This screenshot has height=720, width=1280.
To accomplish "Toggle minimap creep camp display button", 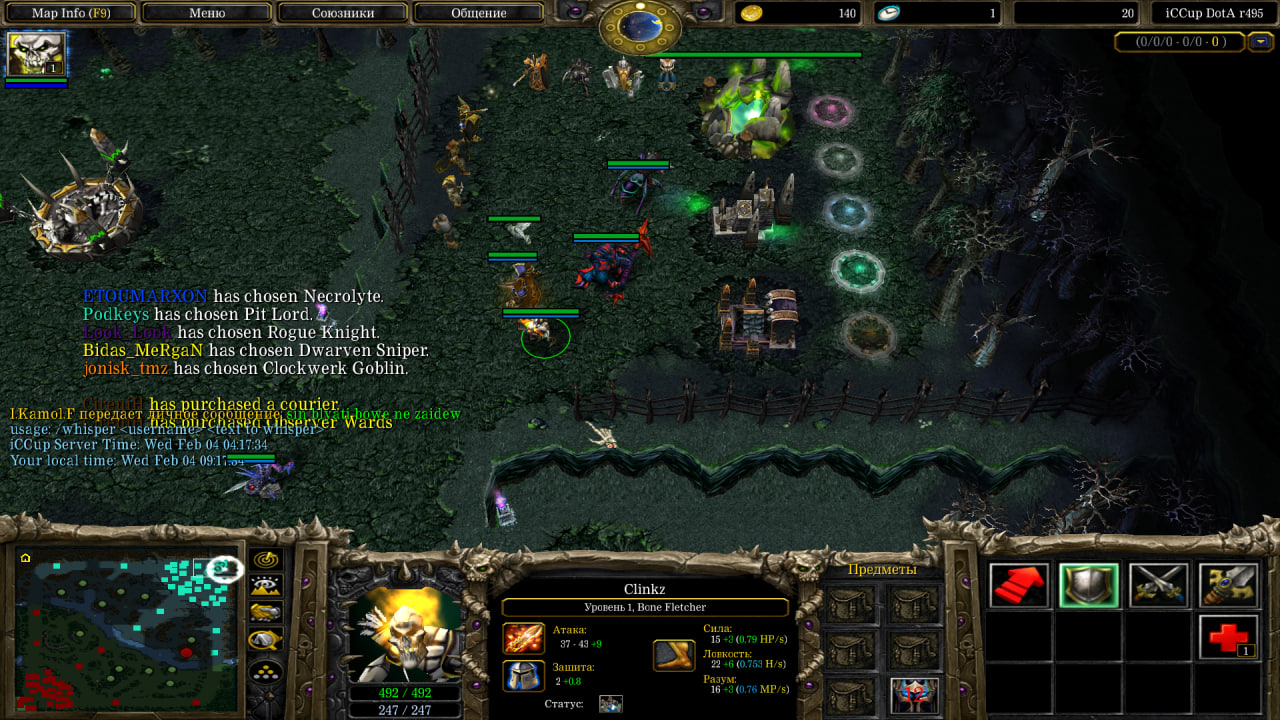I will [x=266, y=639].
